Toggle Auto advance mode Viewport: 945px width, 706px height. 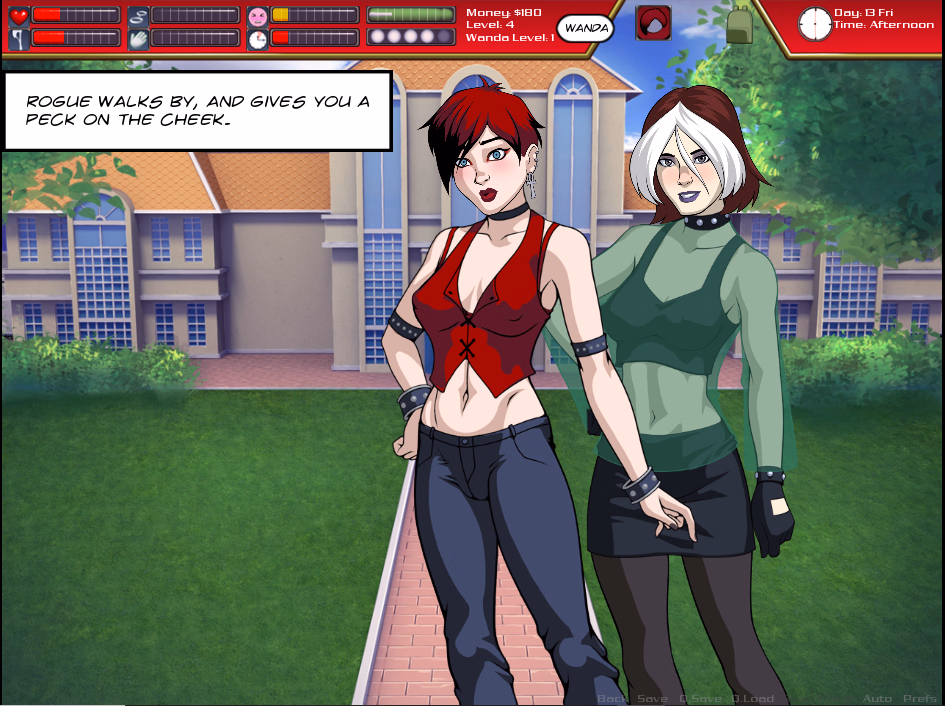[x=877, y=698]
